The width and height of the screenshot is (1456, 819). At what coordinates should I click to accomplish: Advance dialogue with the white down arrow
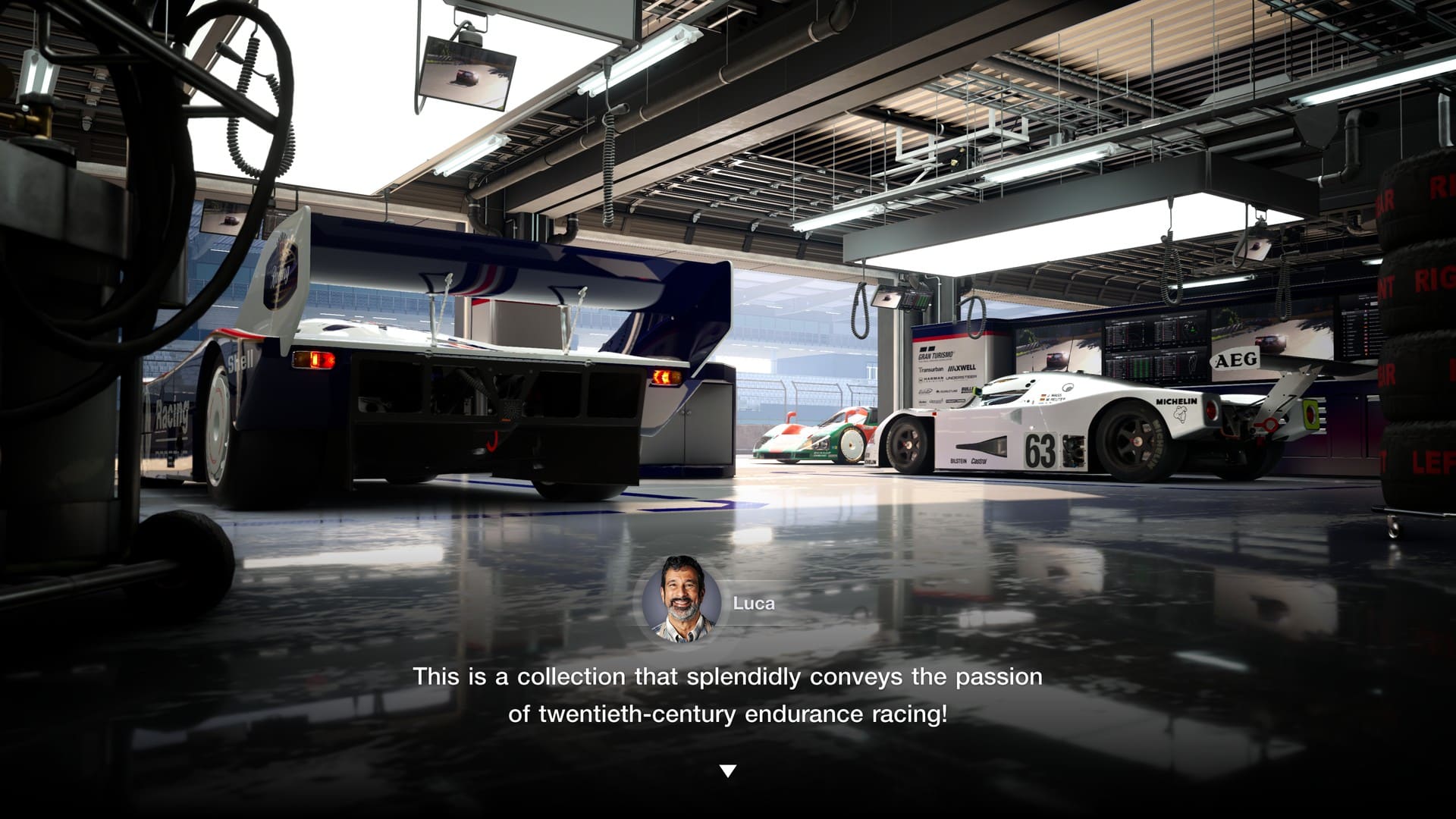tap(727, 770)
